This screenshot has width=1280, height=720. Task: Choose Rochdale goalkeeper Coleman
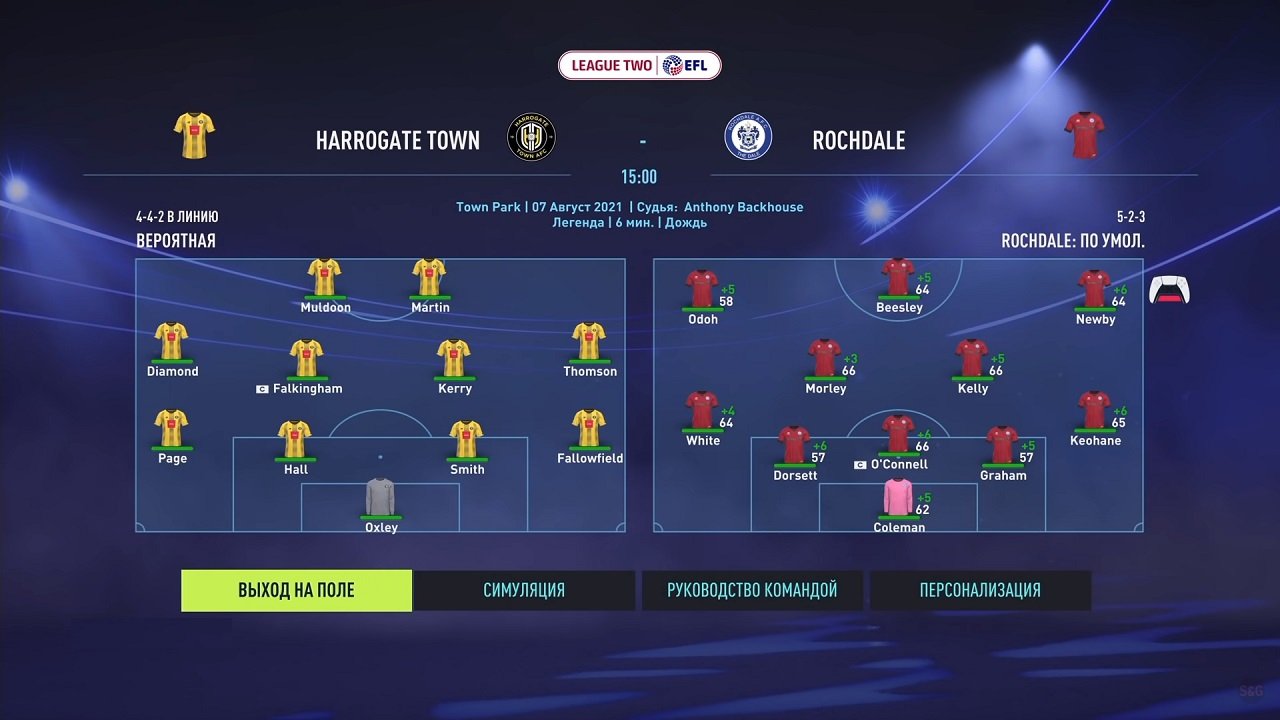point(898,499)
